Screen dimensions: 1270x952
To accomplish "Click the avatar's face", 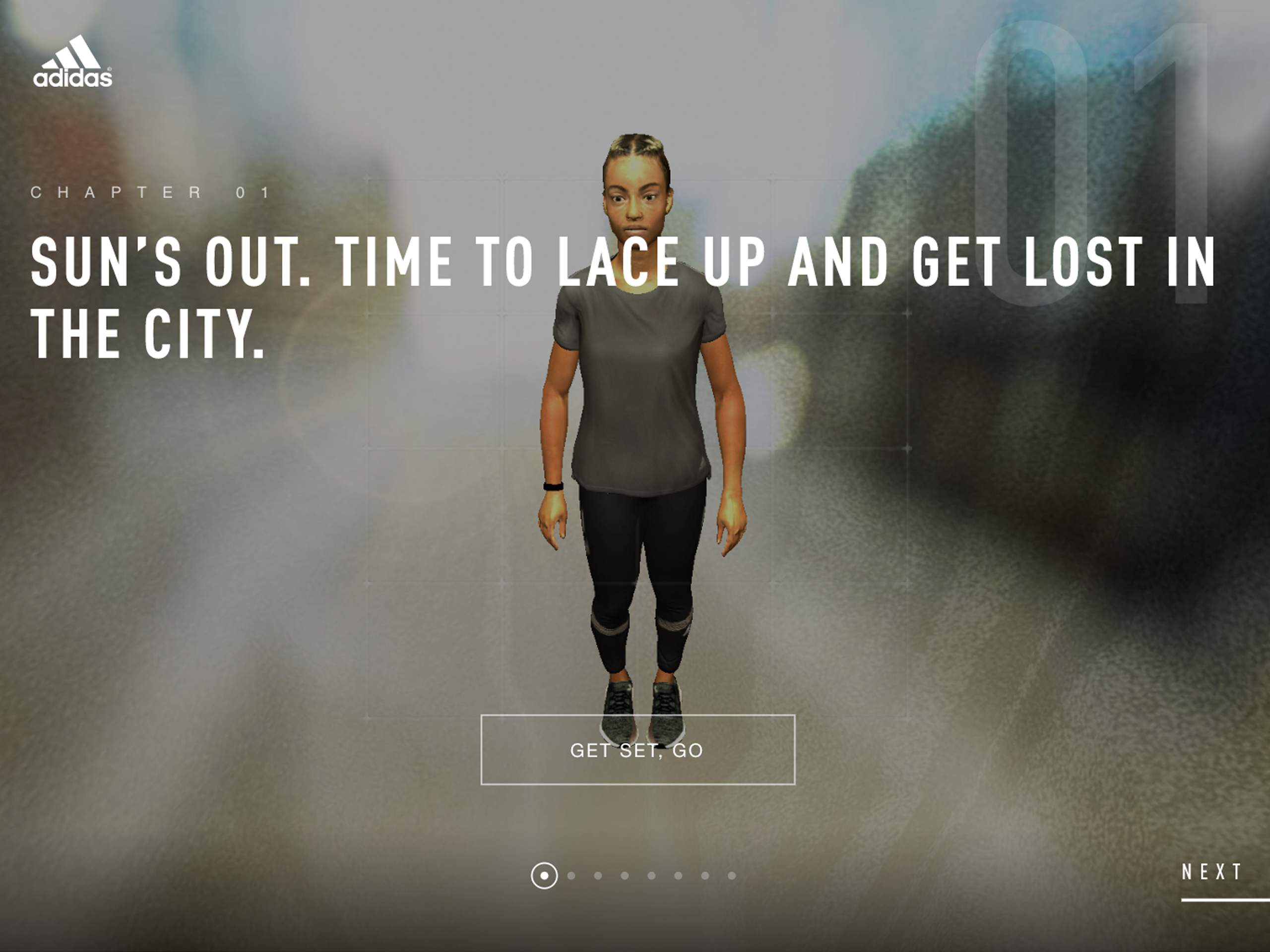I will [x=636, y=201].
